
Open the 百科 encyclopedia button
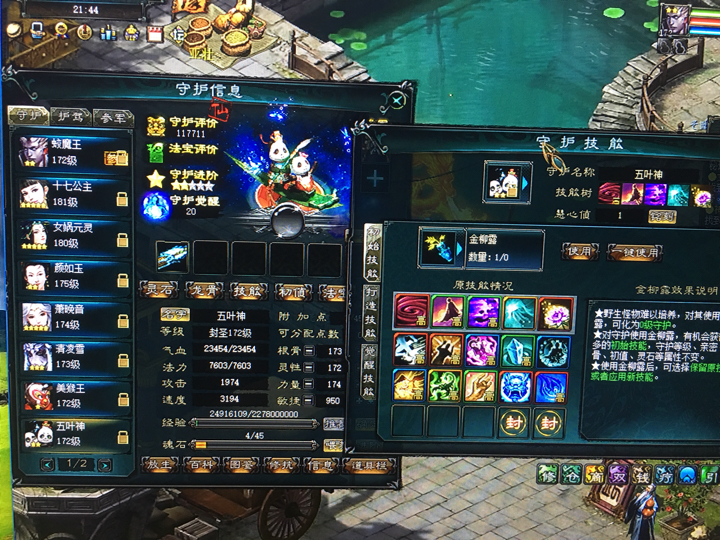(x=202, y=466)
